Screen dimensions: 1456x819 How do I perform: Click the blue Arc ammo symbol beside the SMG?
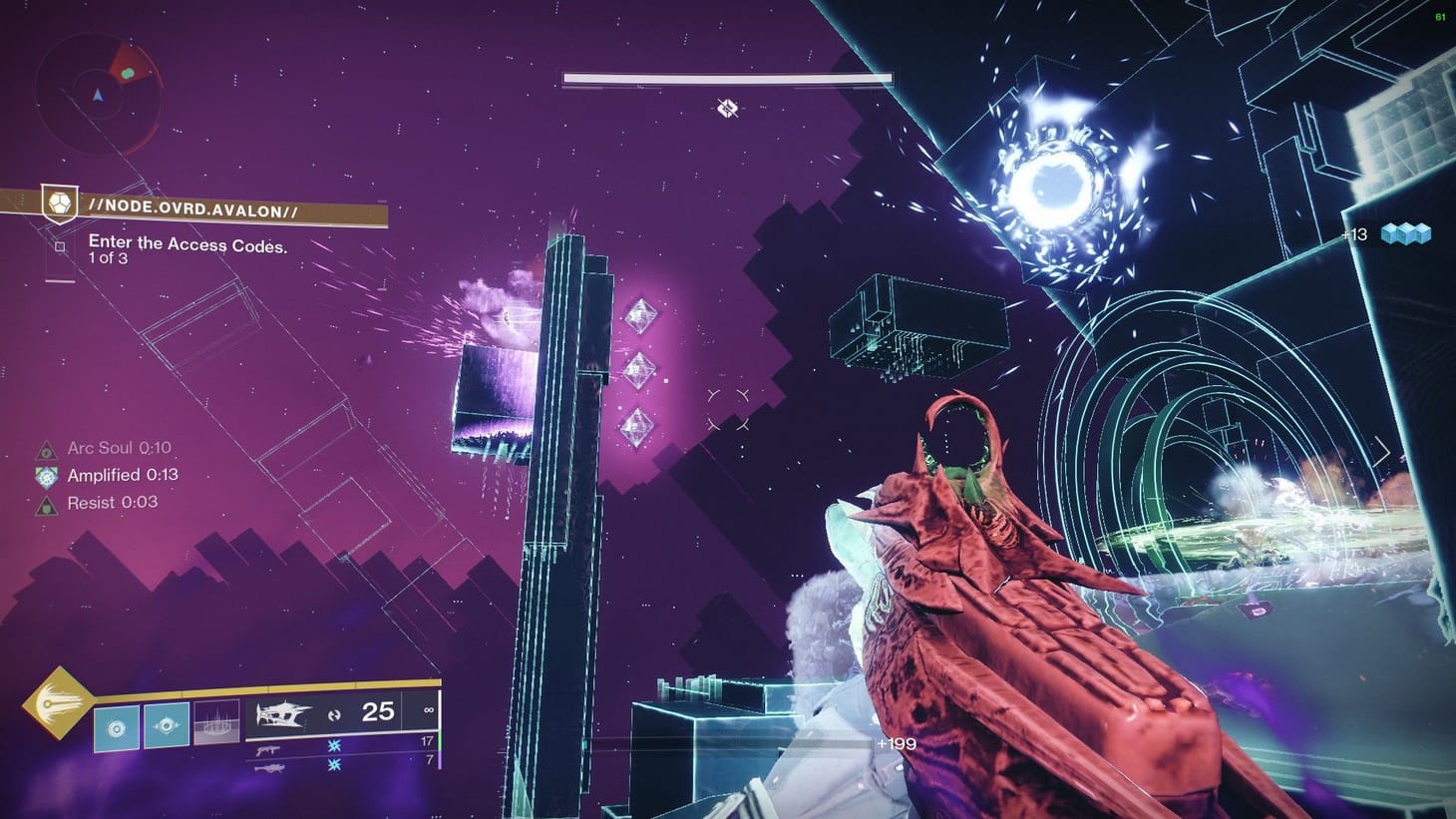coord(334,747)
